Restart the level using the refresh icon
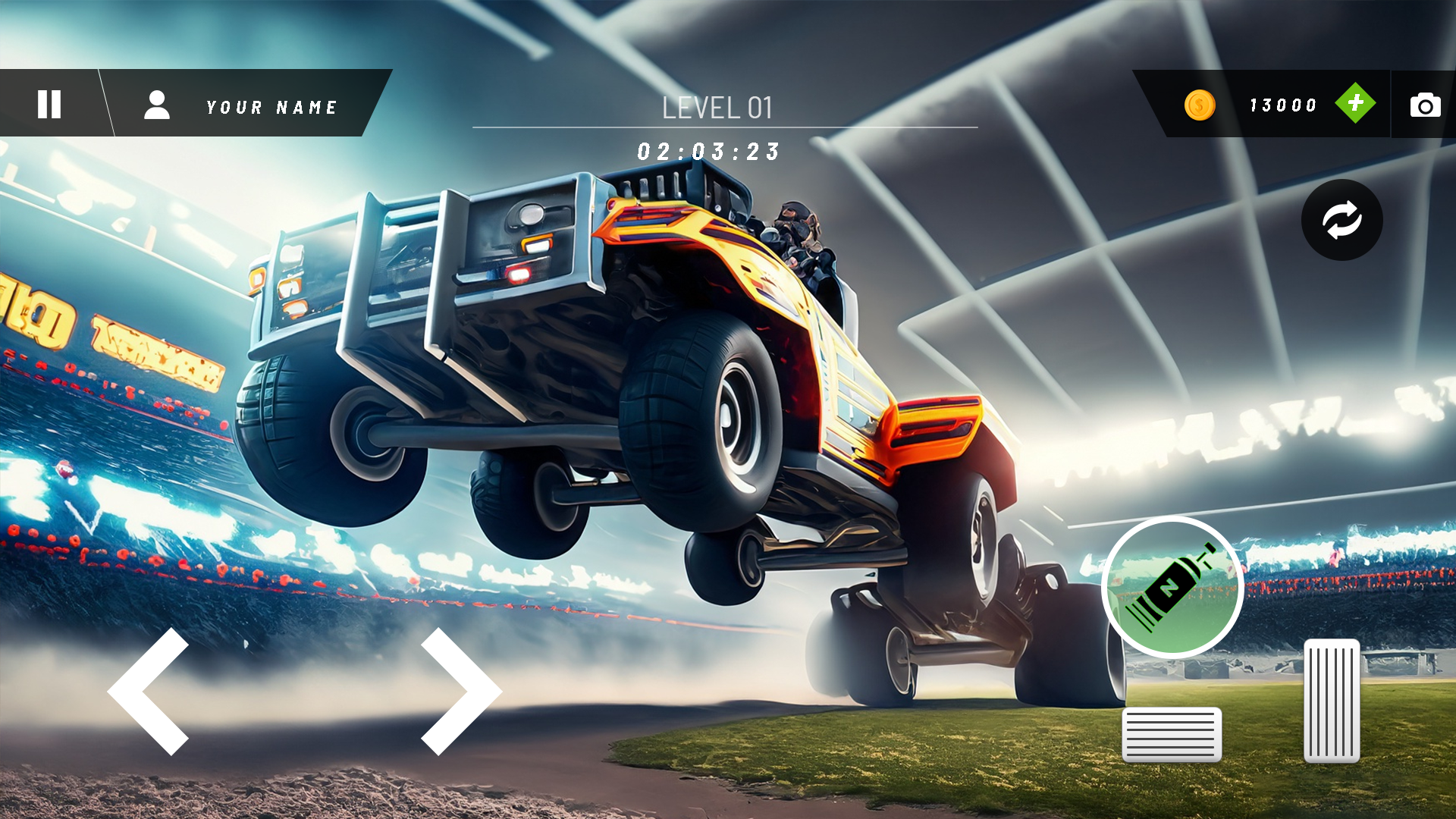1456x819 pixels. 1342,220
